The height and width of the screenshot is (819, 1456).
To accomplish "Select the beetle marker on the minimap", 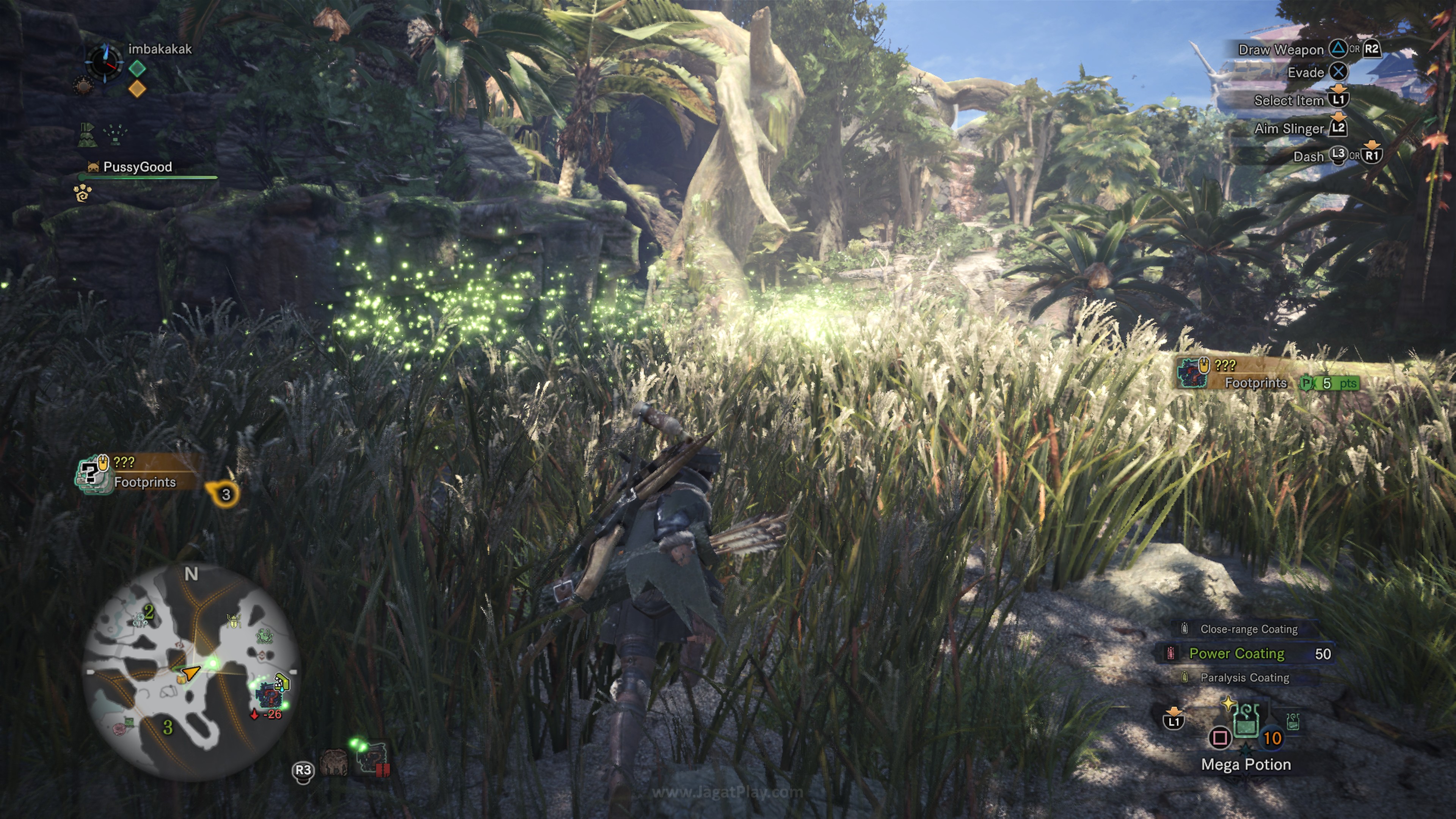I will click(234, 621).
